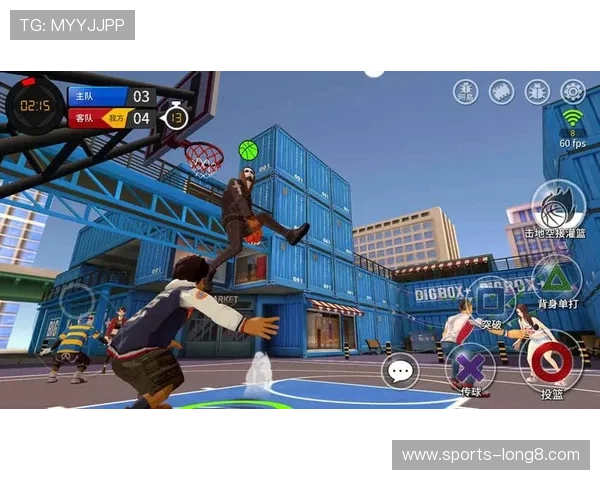Image resolution: width=600 pixels, height=480 pixels.
Task: Open the gear settings icon
Action: click(x=573, y=91)
